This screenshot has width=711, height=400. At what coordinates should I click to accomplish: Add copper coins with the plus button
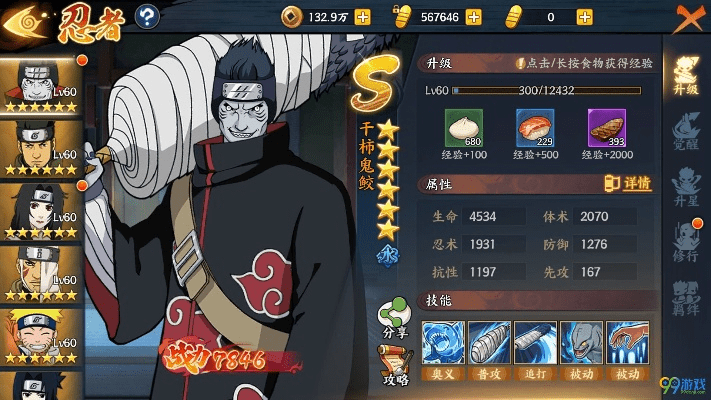pyautogui.click(x=362, y=17)
